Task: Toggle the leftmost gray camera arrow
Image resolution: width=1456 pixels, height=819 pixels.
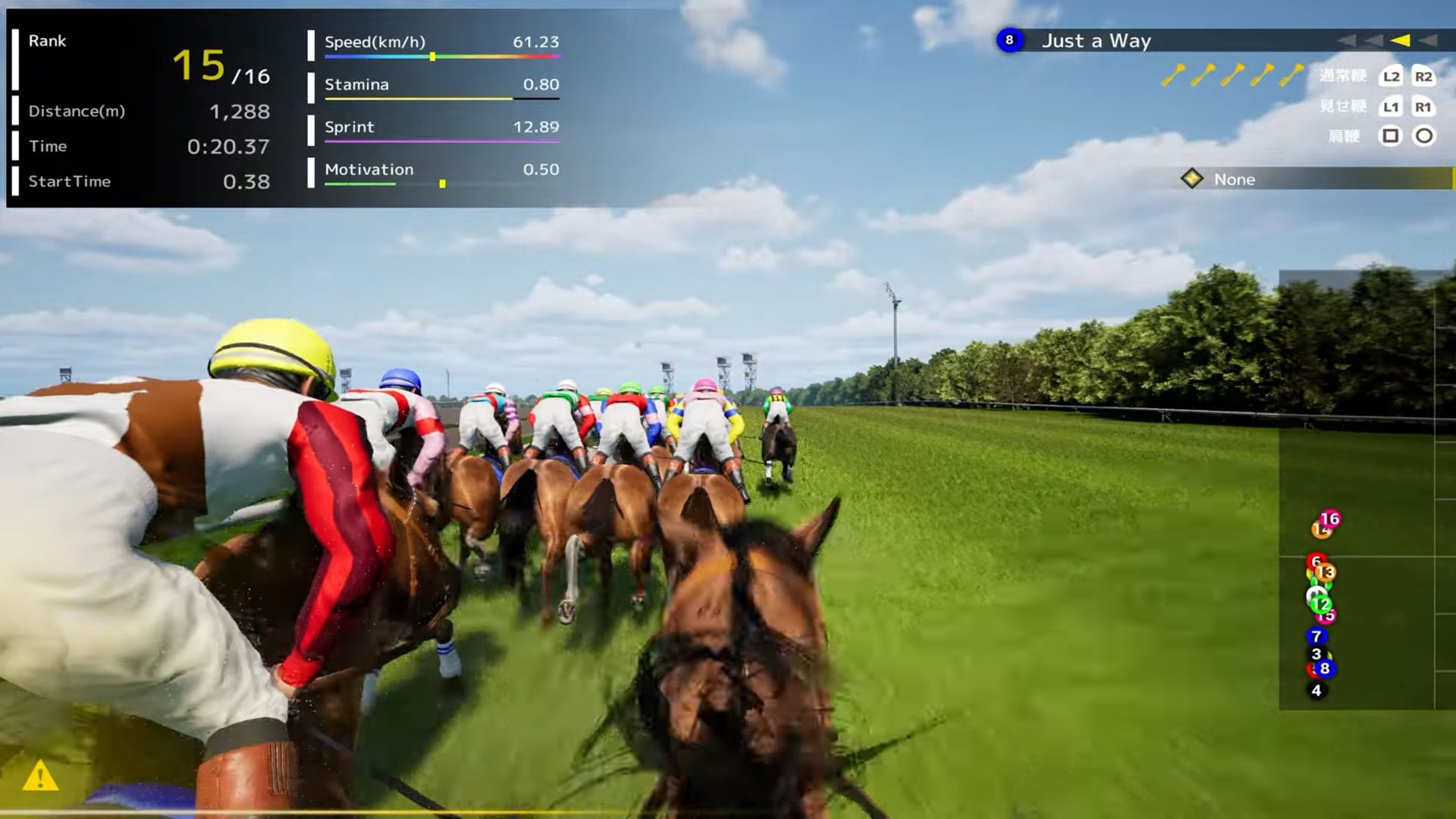Action: coord(1348,40)
